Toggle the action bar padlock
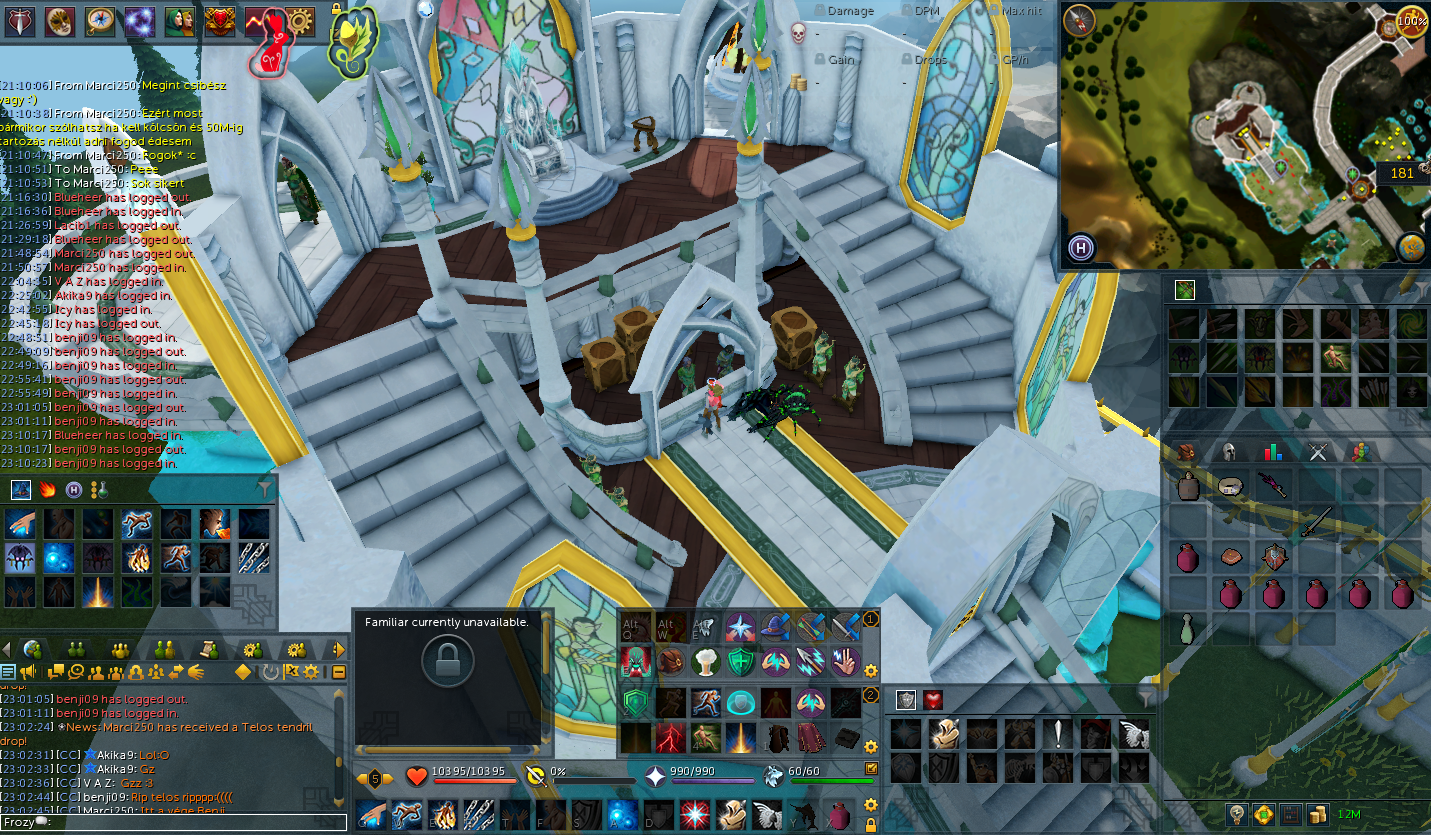 pyautogui.click(x=871, y=826)
